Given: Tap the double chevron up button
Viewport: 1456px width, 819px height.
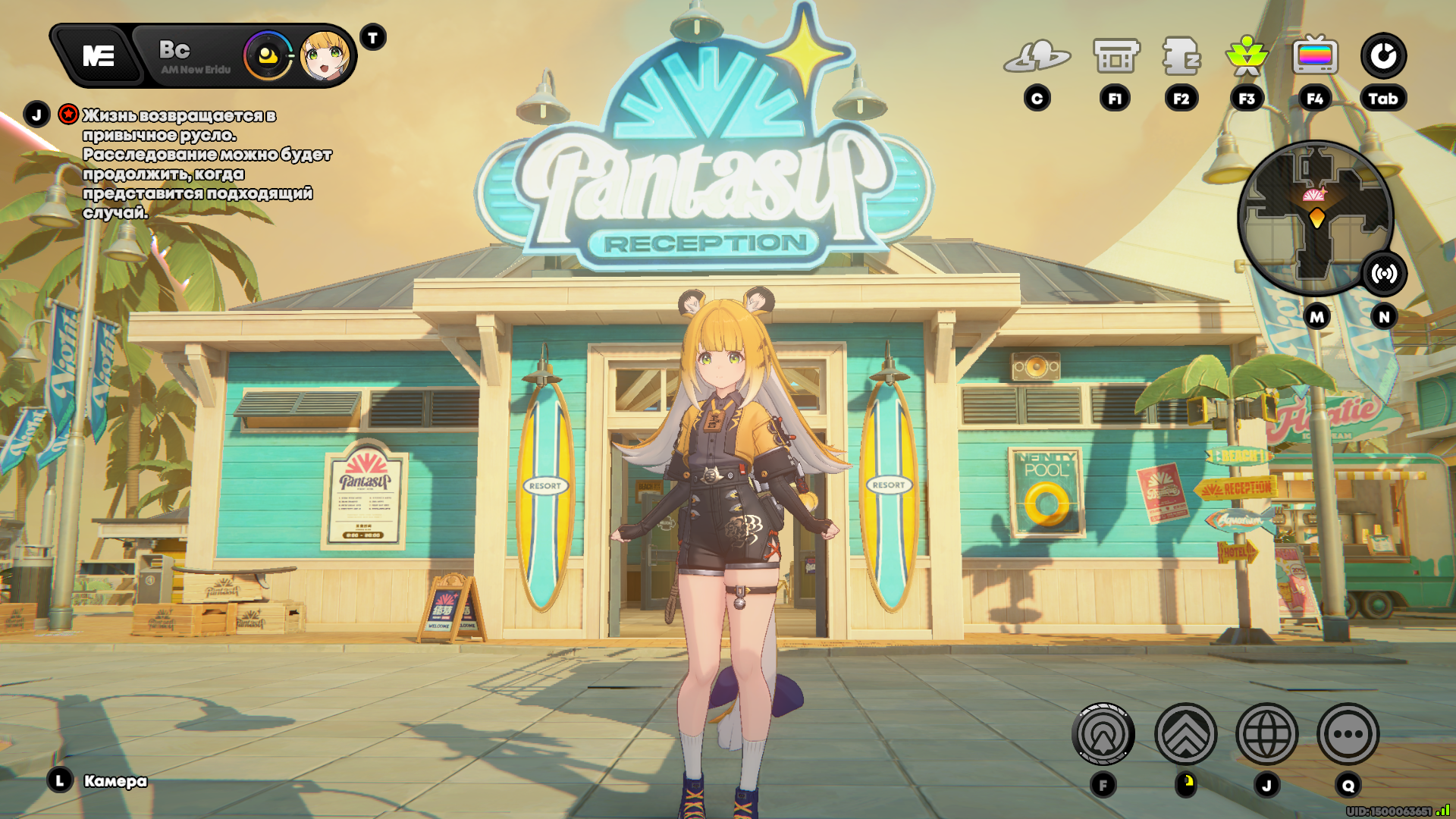Looking at the screenshot, I should 1186,734.
